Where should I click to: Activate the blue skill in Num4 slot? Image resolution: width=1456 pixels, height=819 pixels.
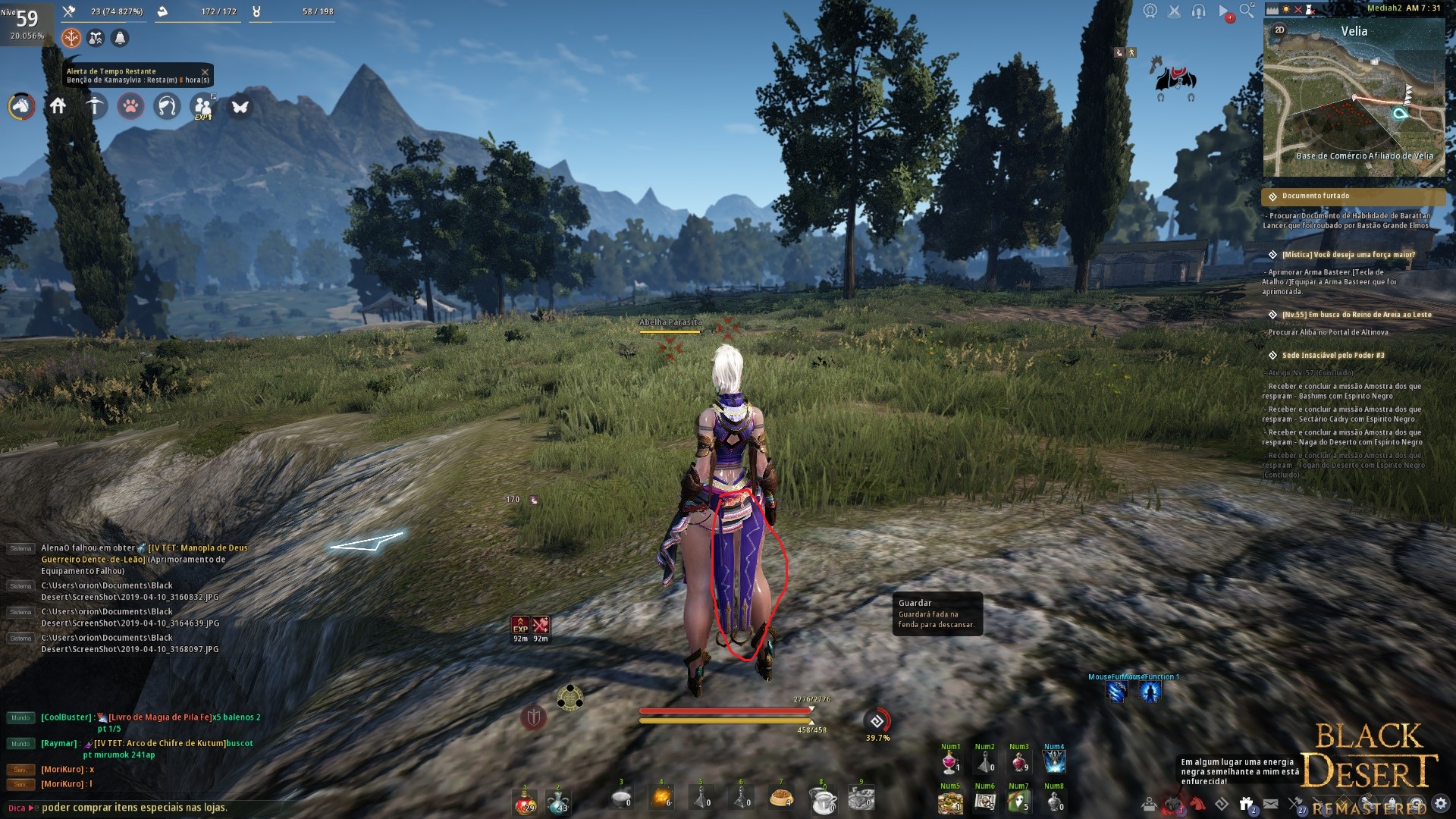click(1054, 762)
